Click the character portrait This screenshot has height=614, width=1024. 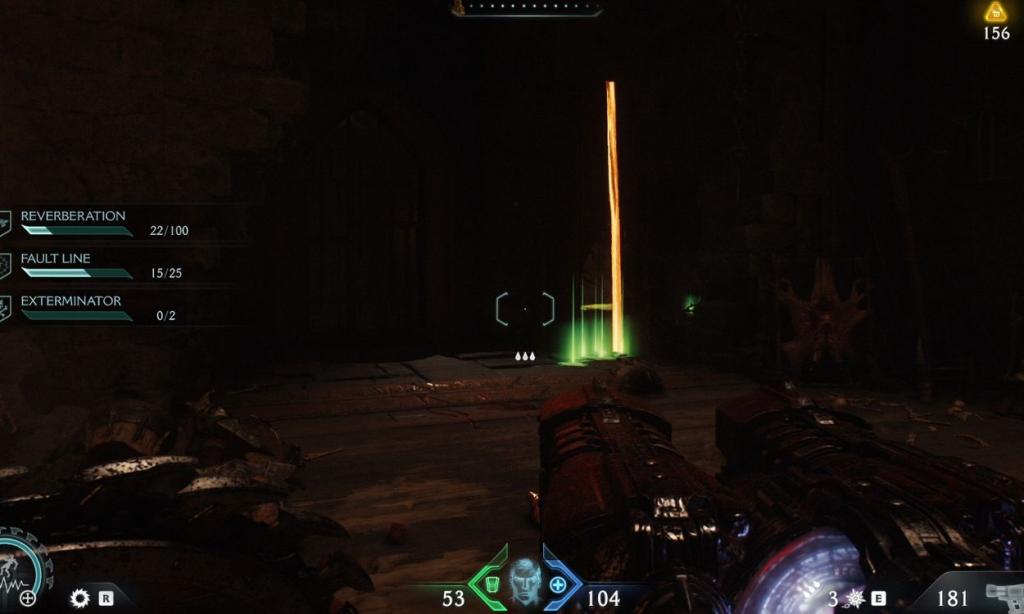[x=525, y=581]
